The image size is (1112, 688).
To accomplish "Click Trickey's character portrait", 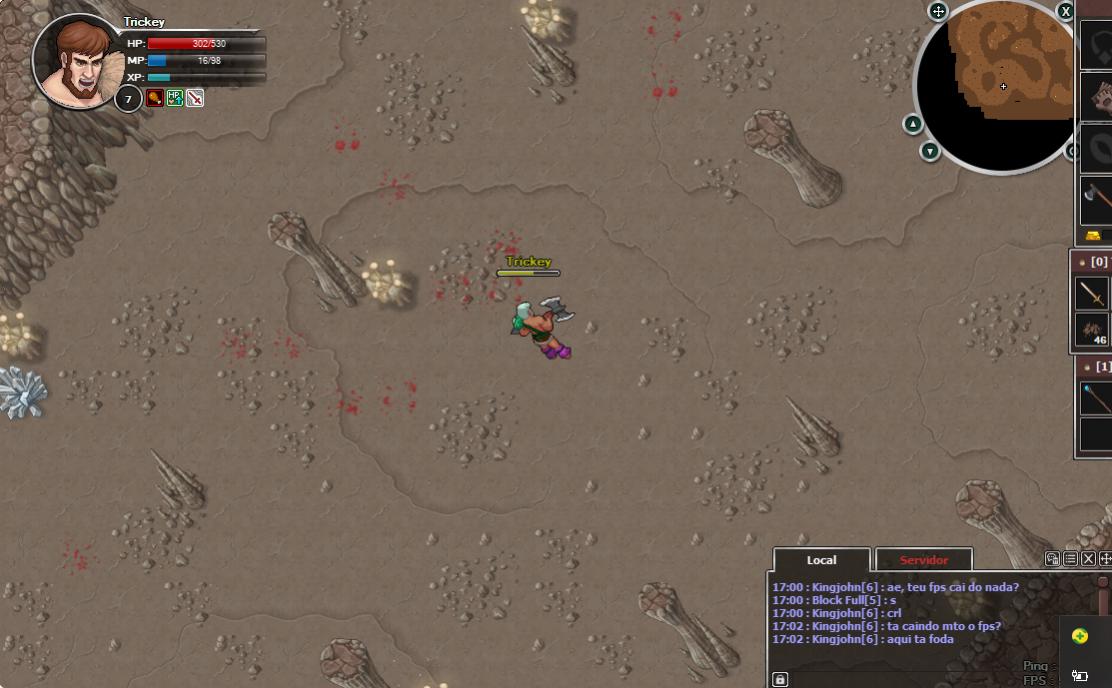I will (x=78, y=60).
